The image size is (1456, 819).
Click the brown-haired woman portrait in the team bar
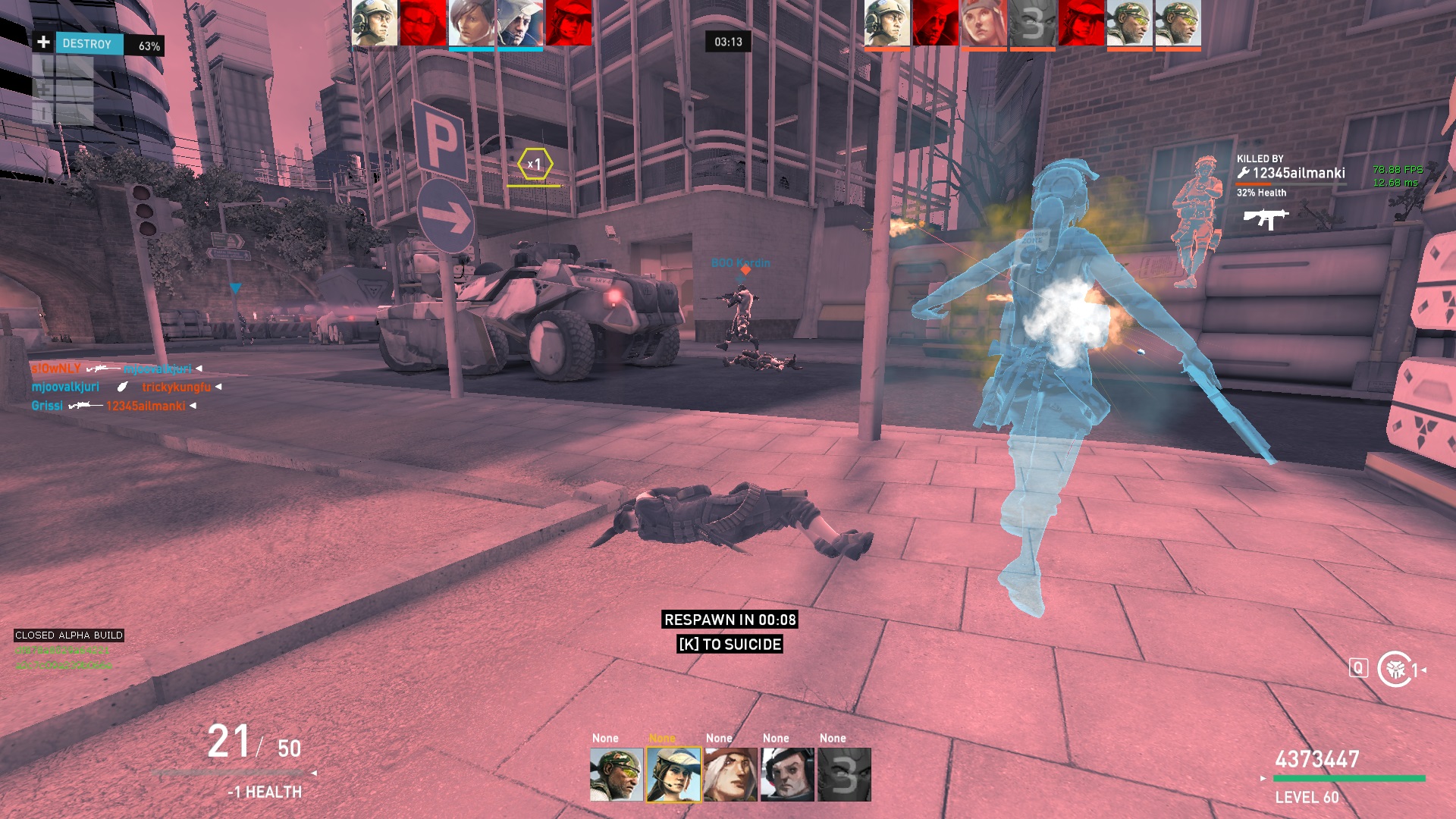pos(471,23)
